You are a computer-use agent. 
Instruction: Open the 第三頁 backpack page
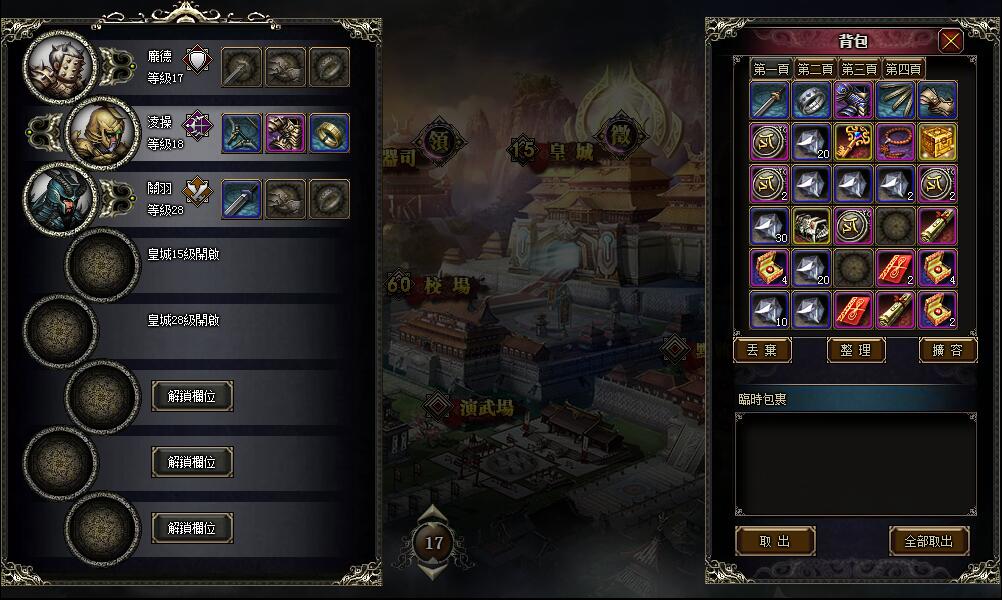pyautogui.click(x=859, y=69)
